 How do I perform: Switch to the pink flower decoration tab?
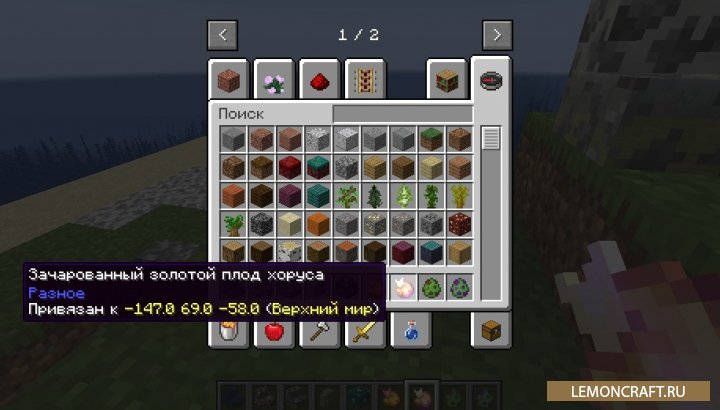273,81
